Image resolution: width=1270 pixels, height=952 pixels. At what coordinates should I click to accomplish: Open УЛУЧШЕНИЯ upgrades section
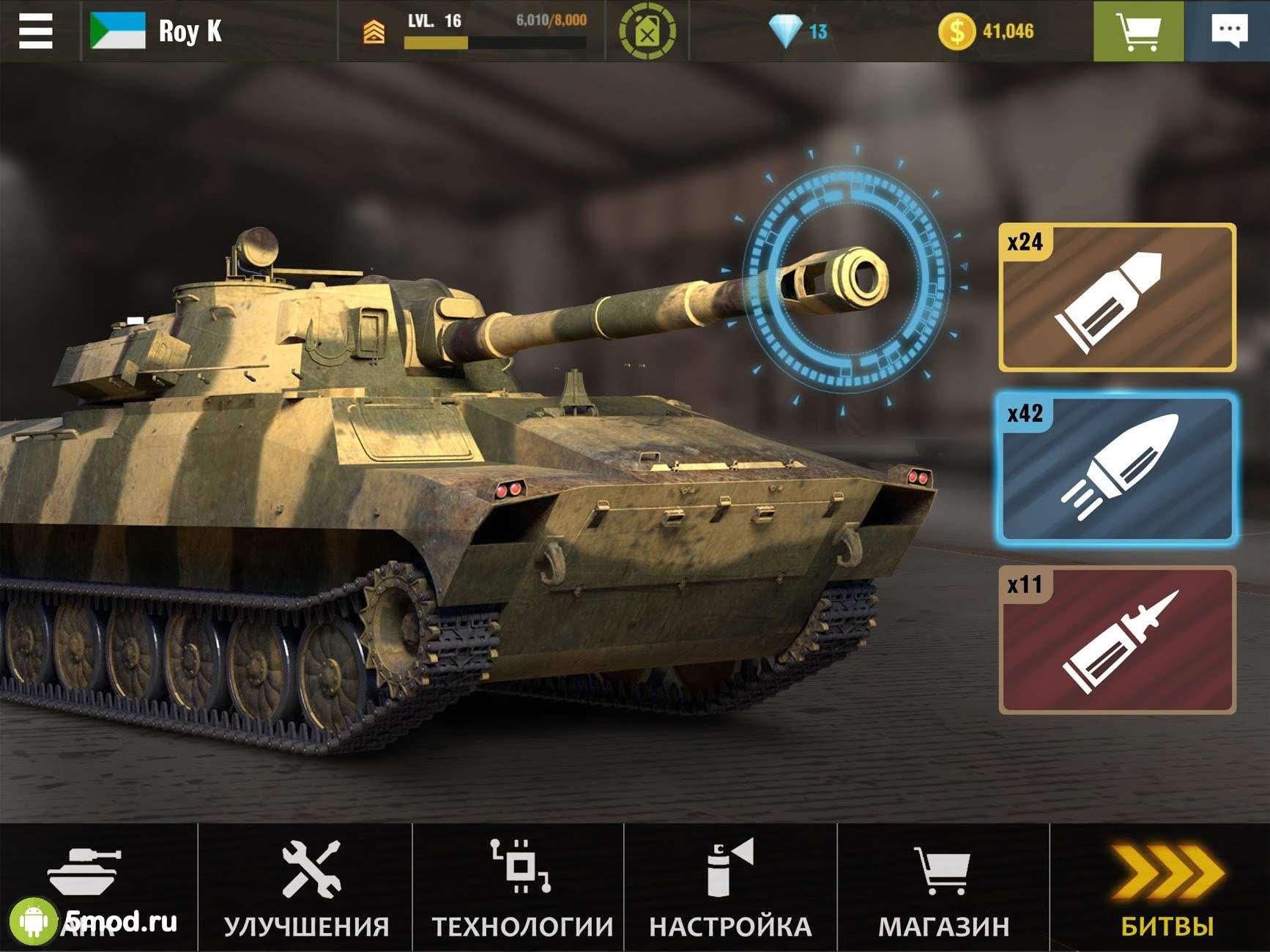click(306, 887)
